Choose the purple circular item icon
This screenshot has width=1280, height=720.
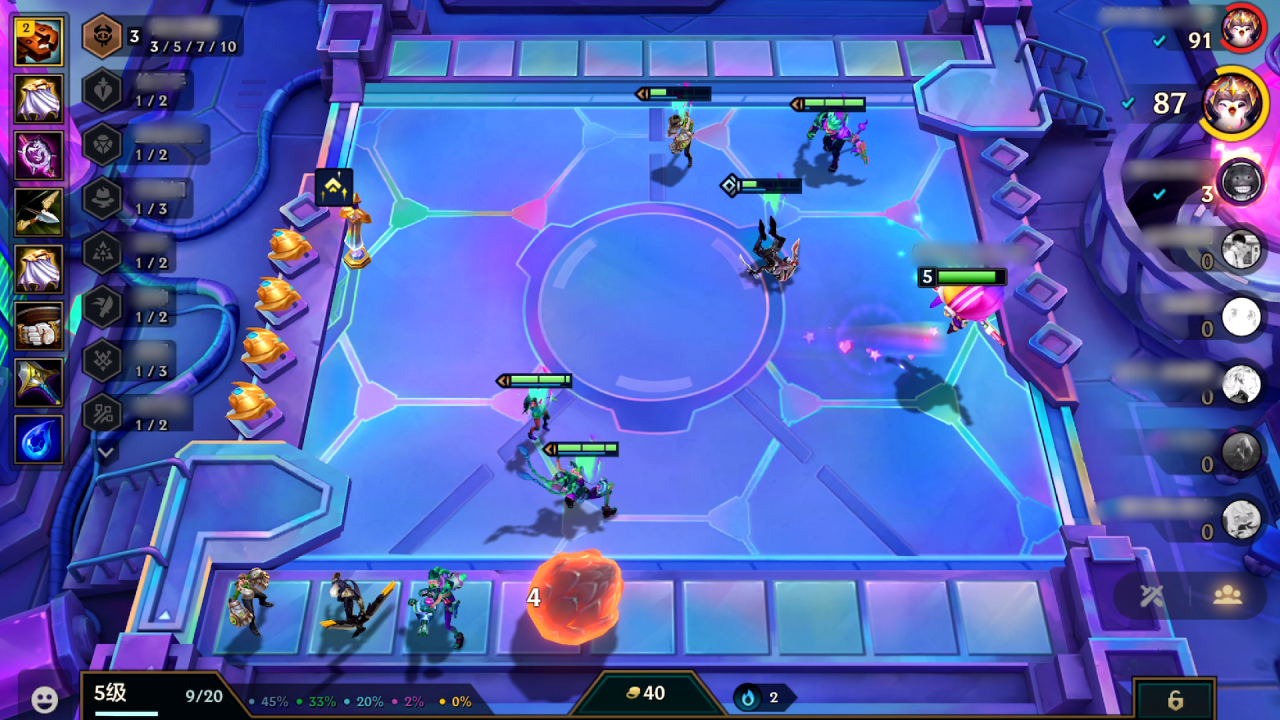39,155
